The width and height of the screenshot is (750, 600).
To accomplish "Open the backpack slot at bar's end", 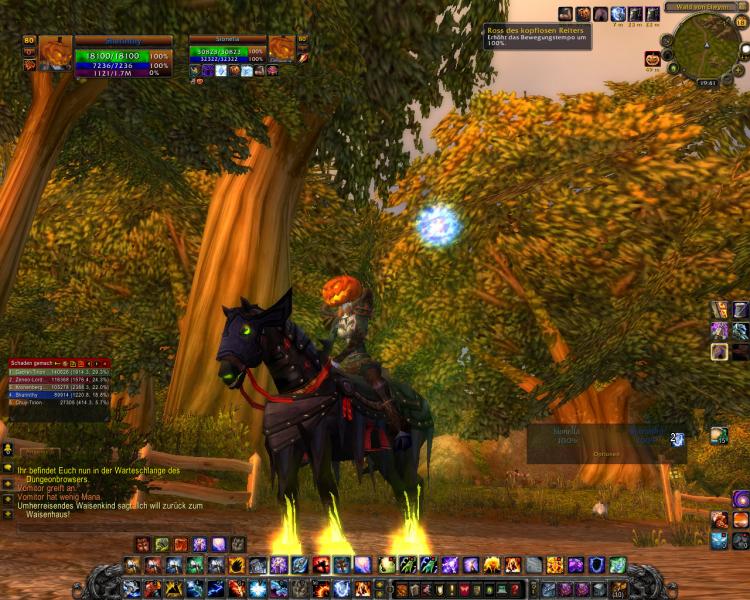I will point(619,589).
